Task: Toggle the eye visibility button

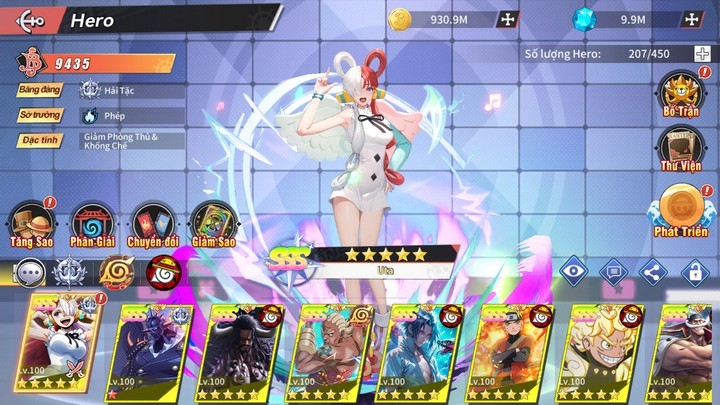Action: pos(572,270)
